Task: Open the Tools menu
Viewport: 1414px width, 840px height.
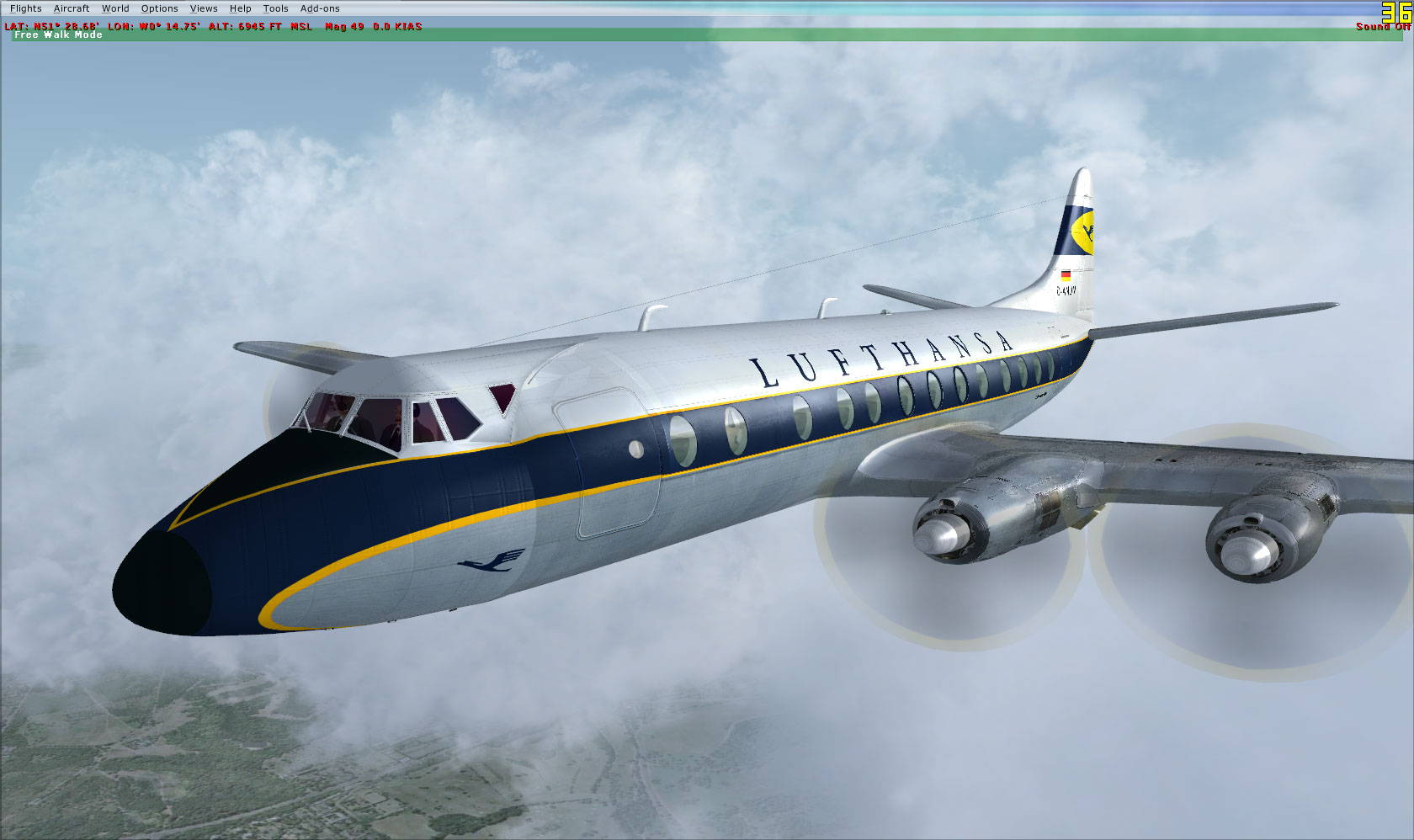Action: [x=274, y=8]
